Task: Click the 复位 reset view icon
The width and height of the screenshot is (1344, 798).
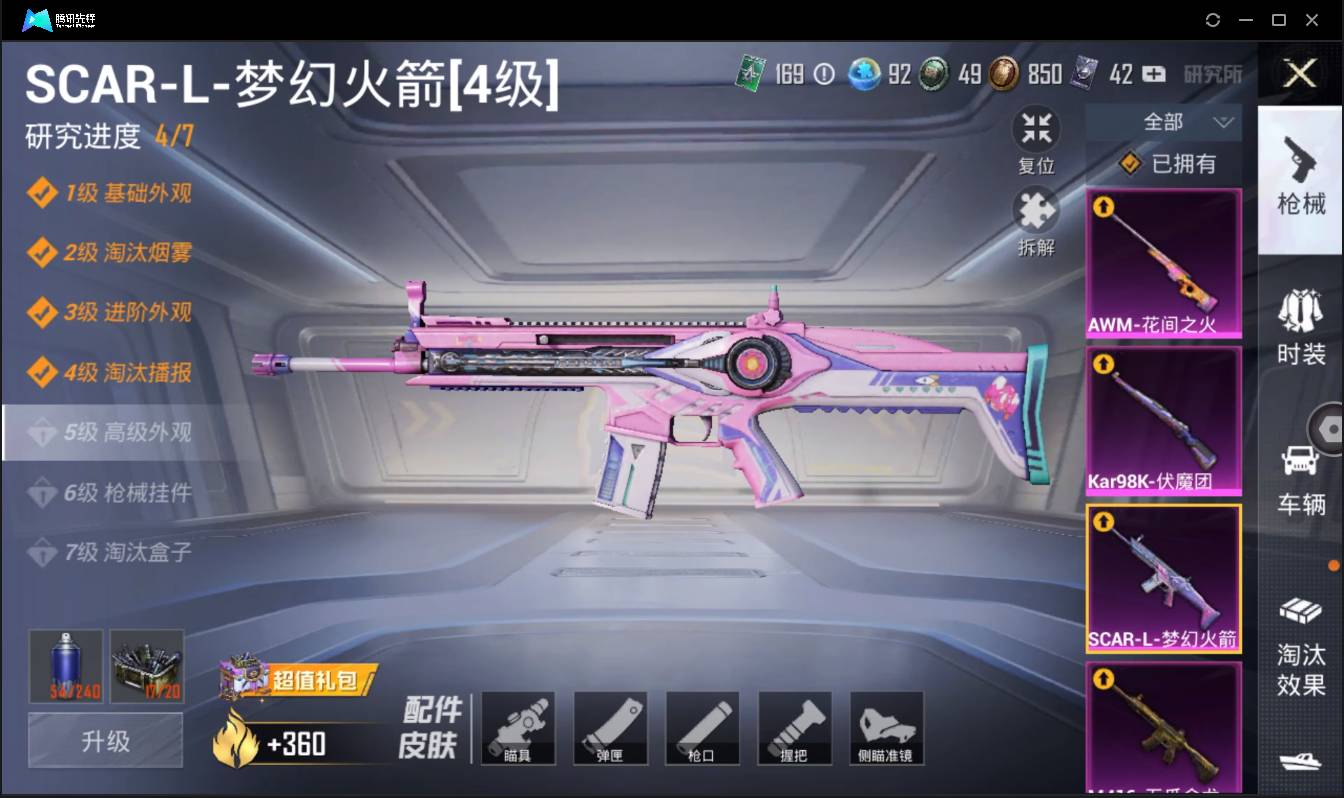Action: (x=1036, y=133)
